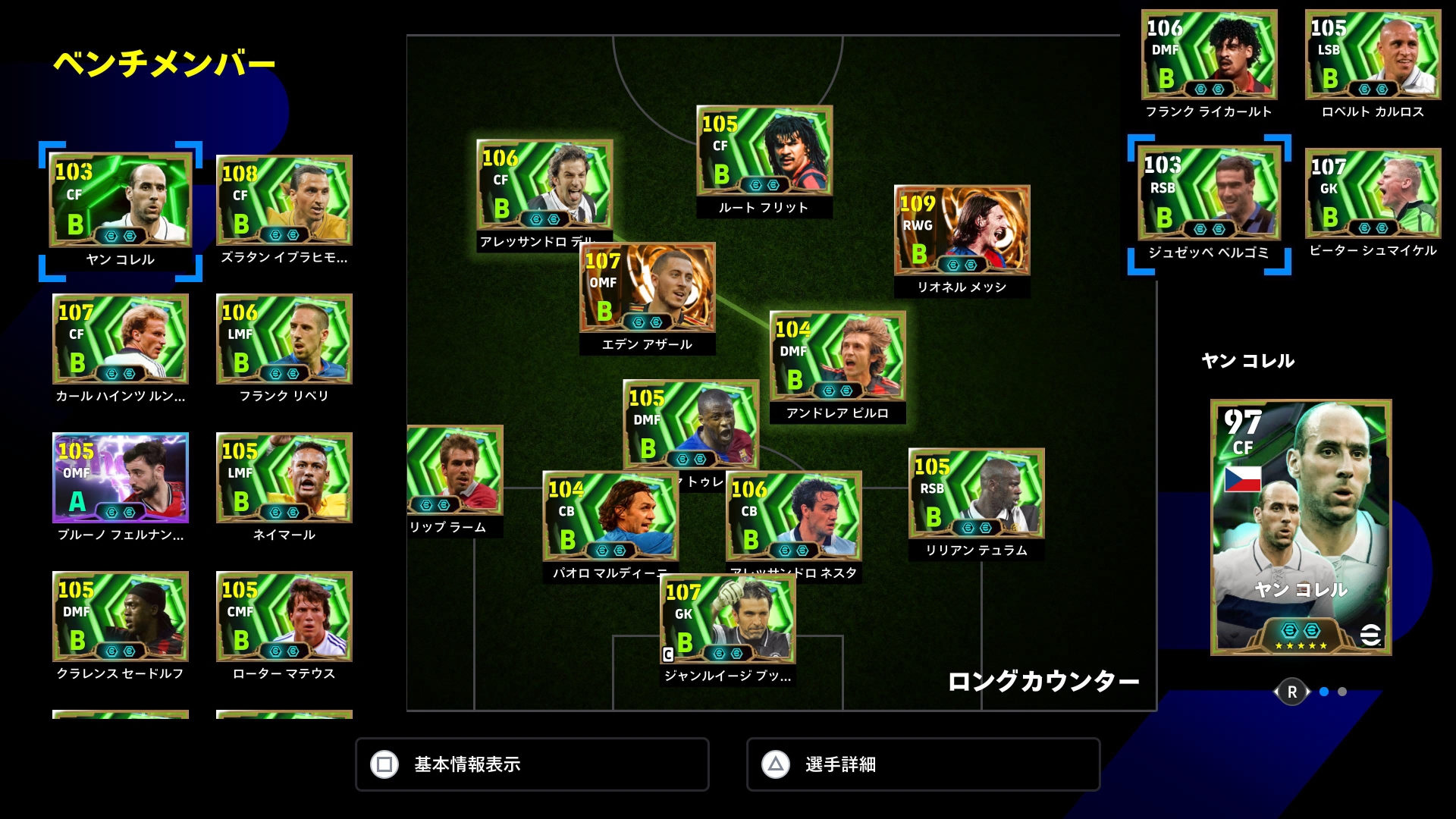
Task: Choose Frank Rijkaard's reserve card
Action: (1209, 55)
